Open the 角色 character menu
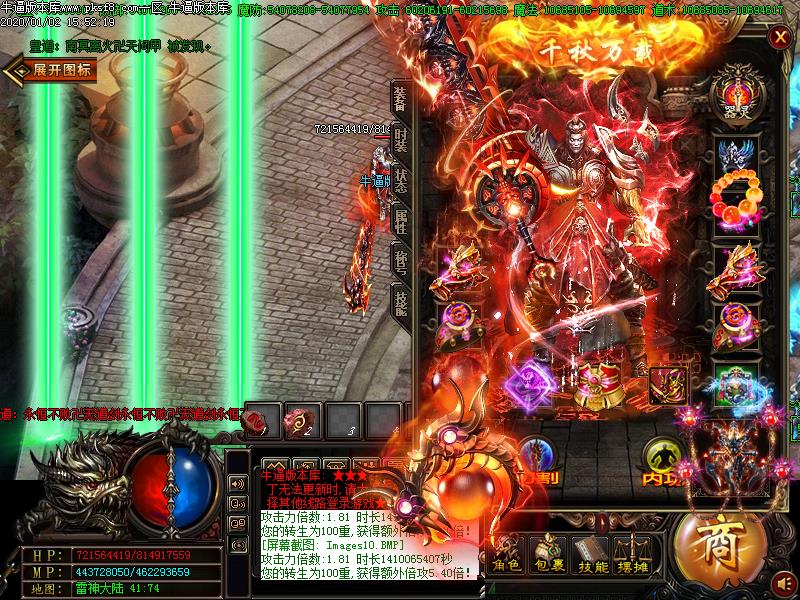800x600 pixels. tap(506, 554)
